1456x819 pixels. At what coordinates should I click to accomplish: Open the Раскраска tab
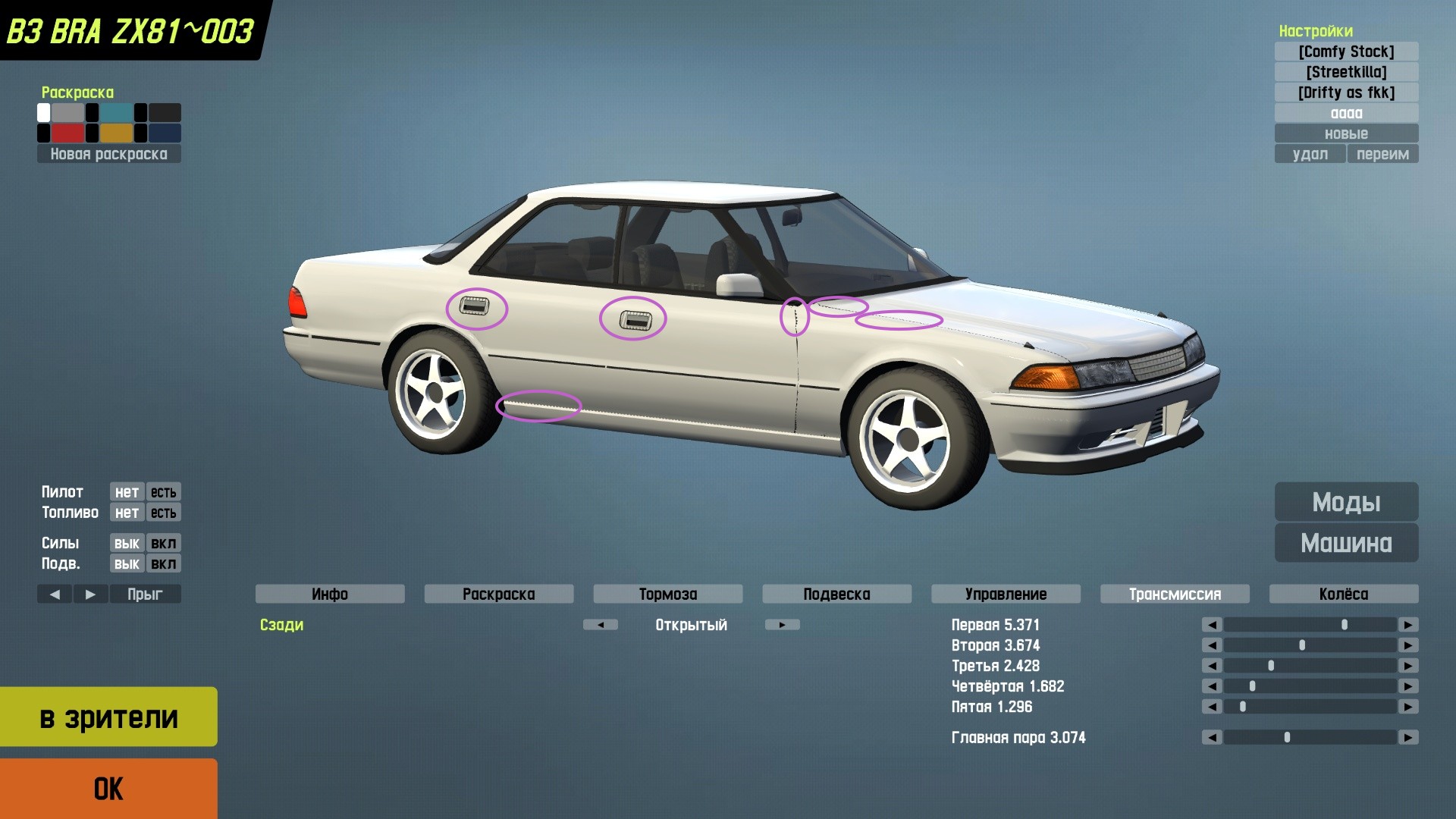coord(499,594)
